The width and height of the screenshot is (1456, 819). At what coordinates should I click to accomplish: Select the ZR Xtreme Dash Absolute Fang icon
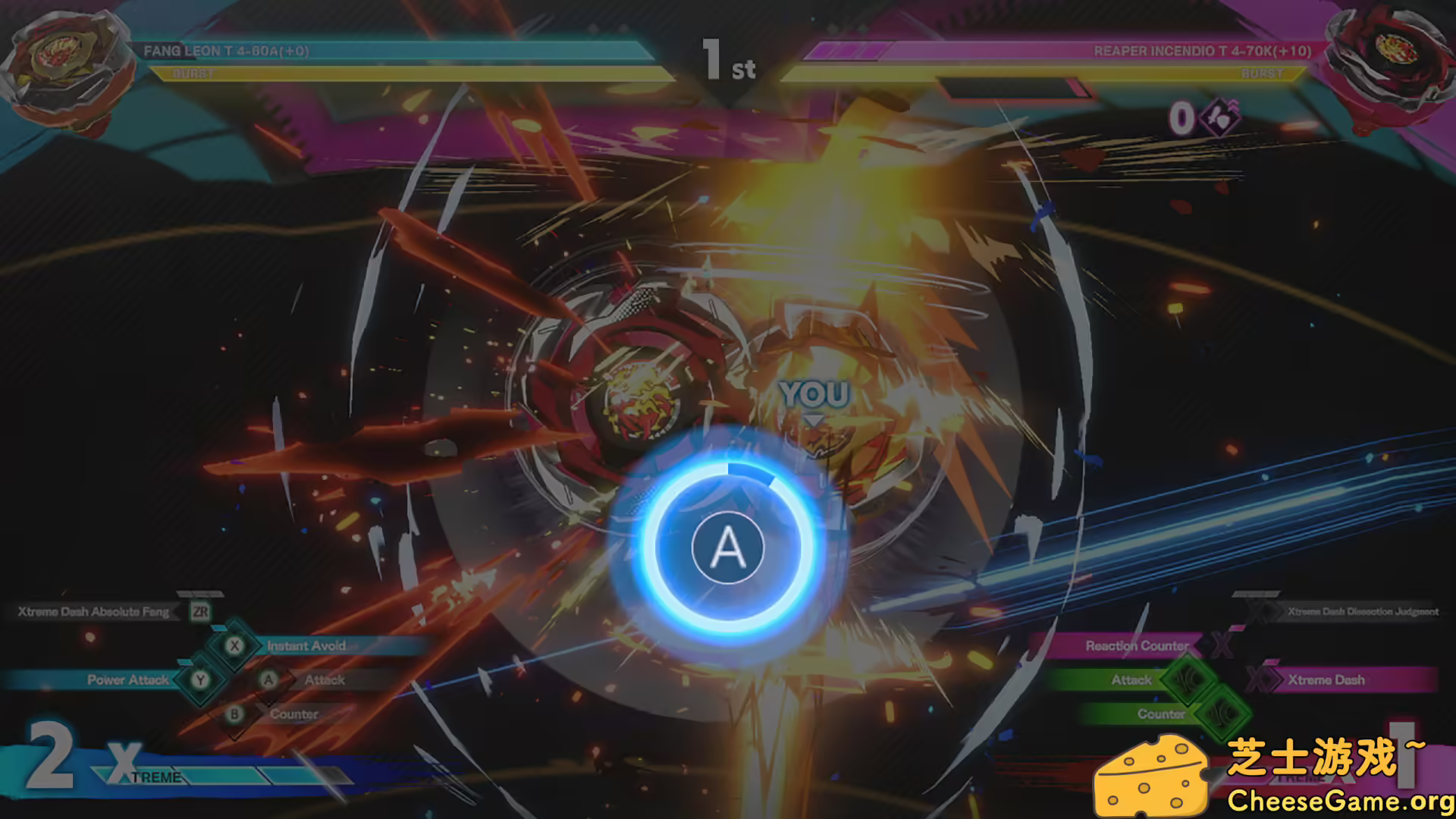point(202,612)
